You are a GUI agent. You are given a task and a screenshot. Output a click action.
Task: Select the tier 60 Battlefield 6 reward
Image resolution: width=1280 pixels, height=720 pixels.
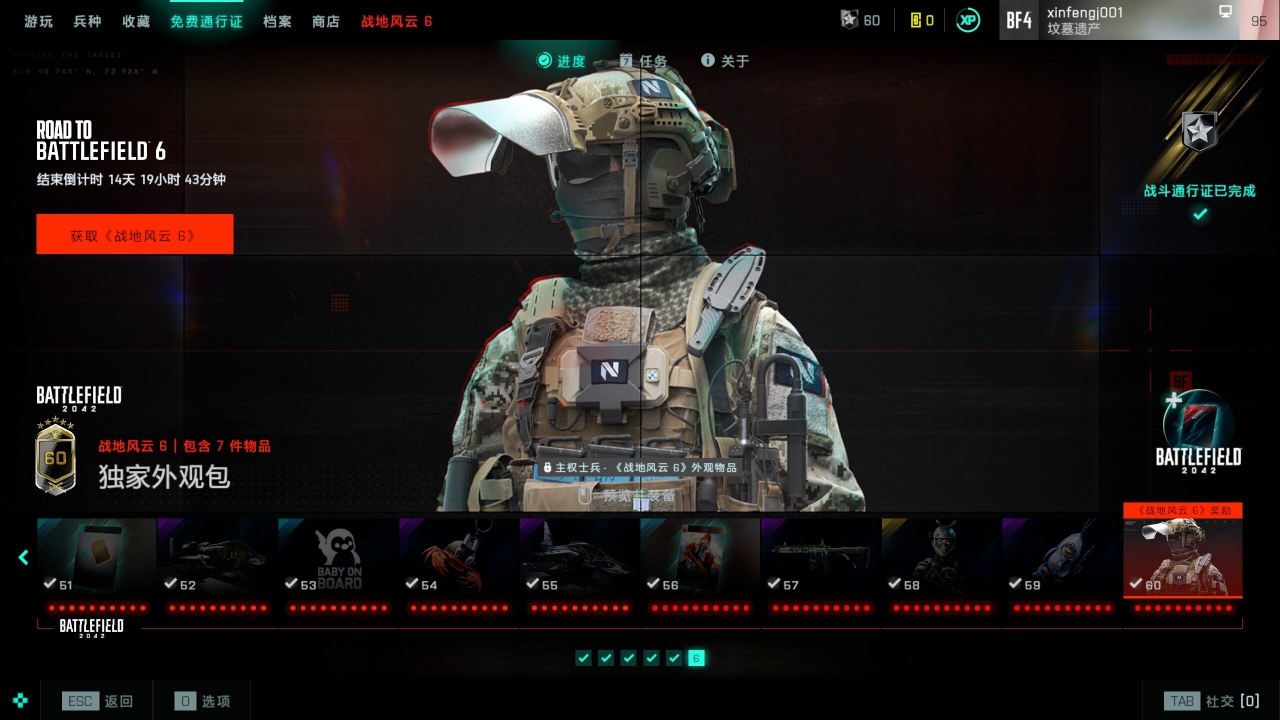1182,557
